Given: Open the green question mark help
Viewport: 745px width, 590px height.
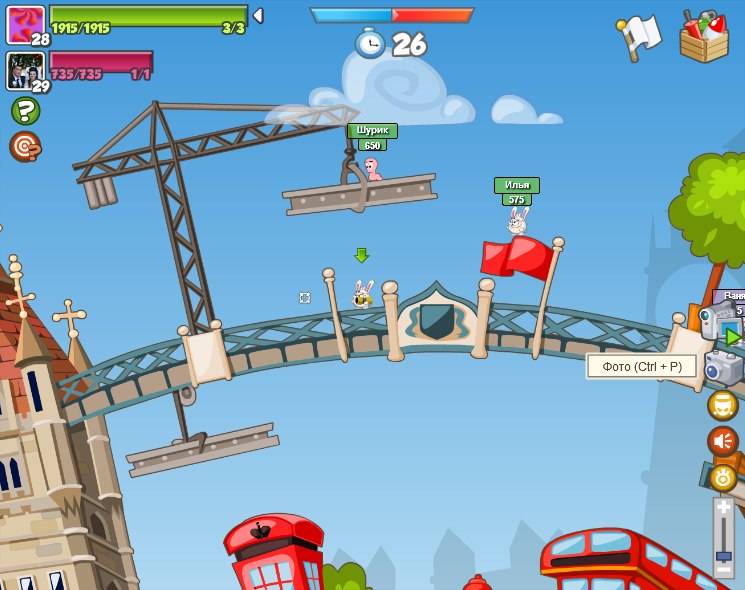Looking at the screenshot, I should tap(25, 110).
